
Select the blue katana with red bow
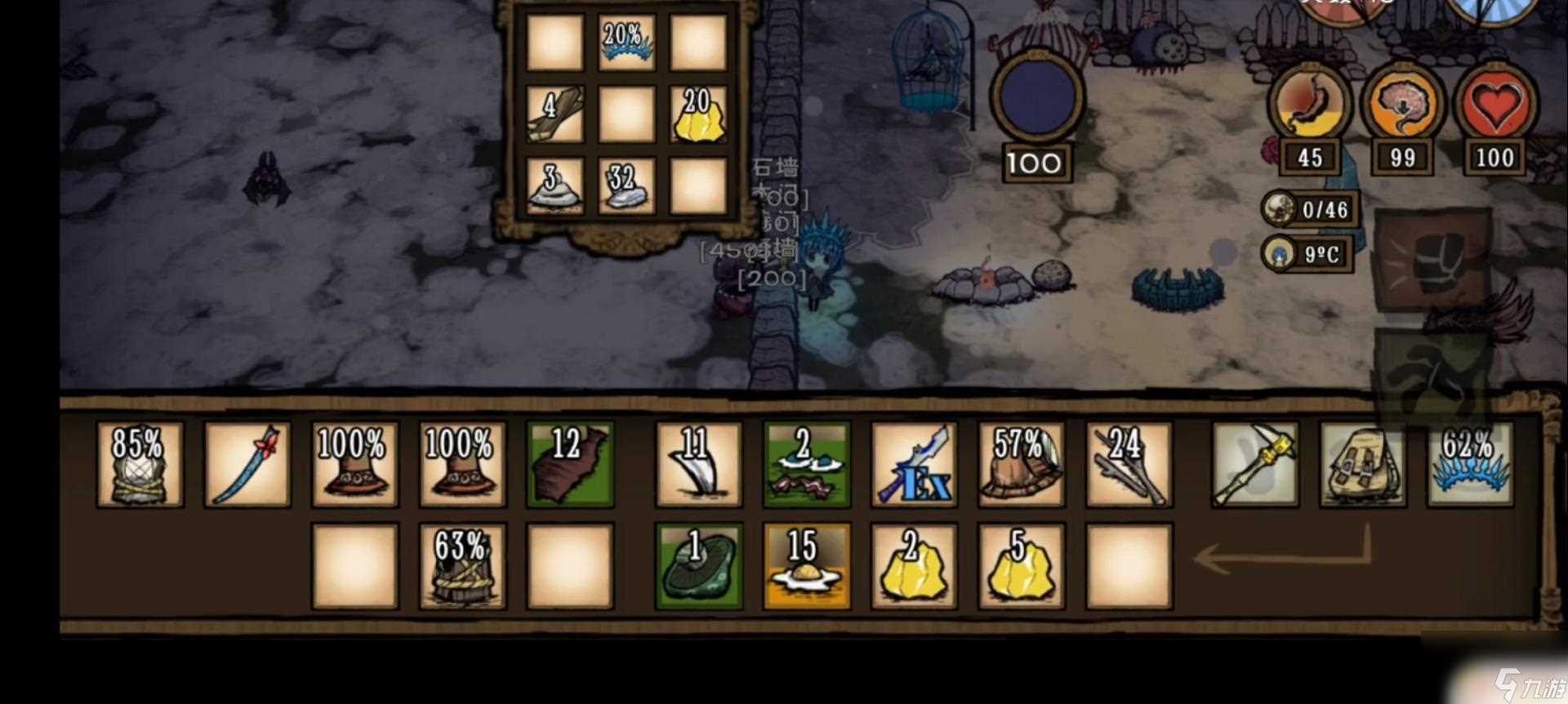(x=247, y=464)
